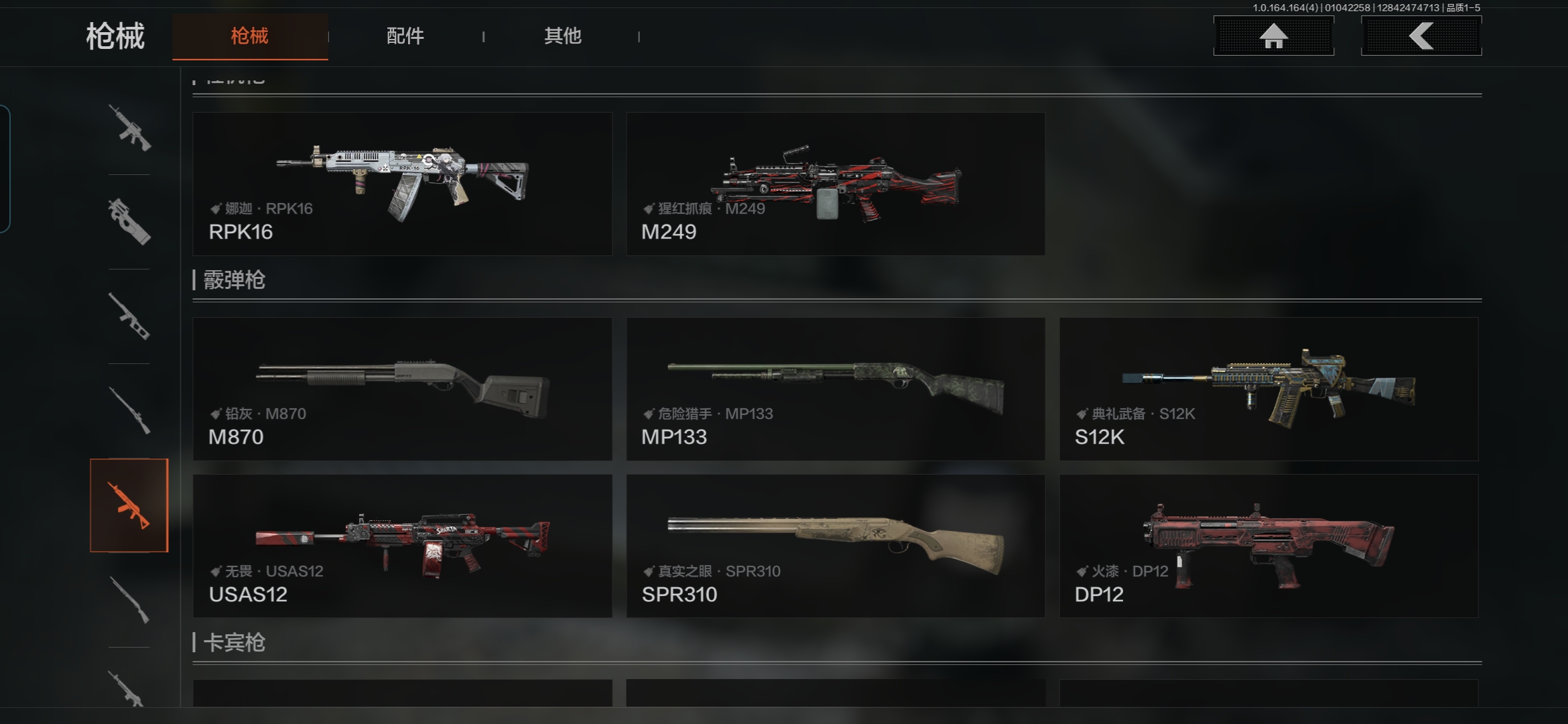Image resolution: width=1568 pixels, height=724 pixels.
Task: Switch to the 枪械 tab
Action: [249, 36]
